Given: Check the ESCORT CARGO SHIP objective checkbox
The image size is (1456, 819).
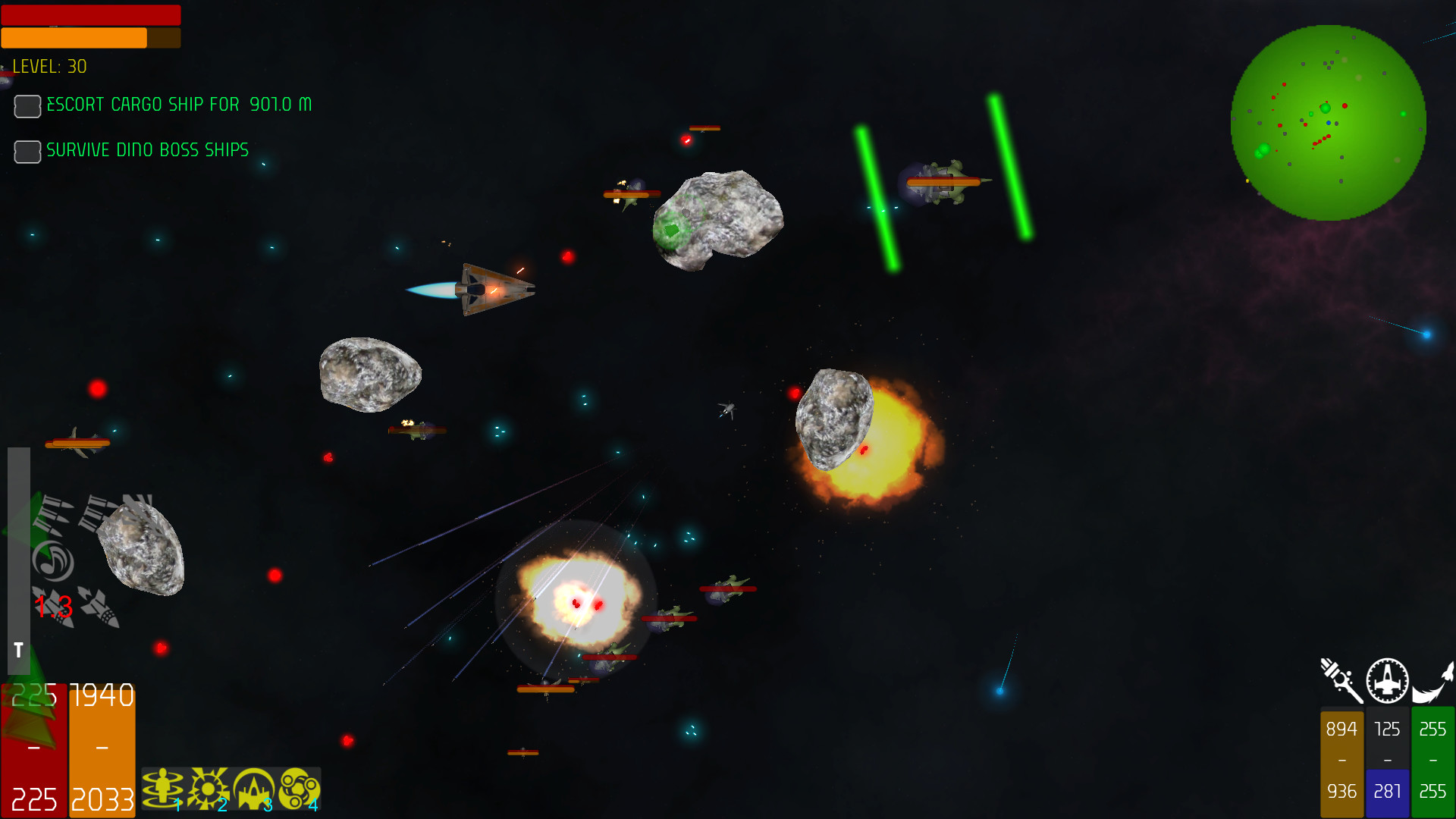Looking at the screenshot, I should (x=27, y=106).
